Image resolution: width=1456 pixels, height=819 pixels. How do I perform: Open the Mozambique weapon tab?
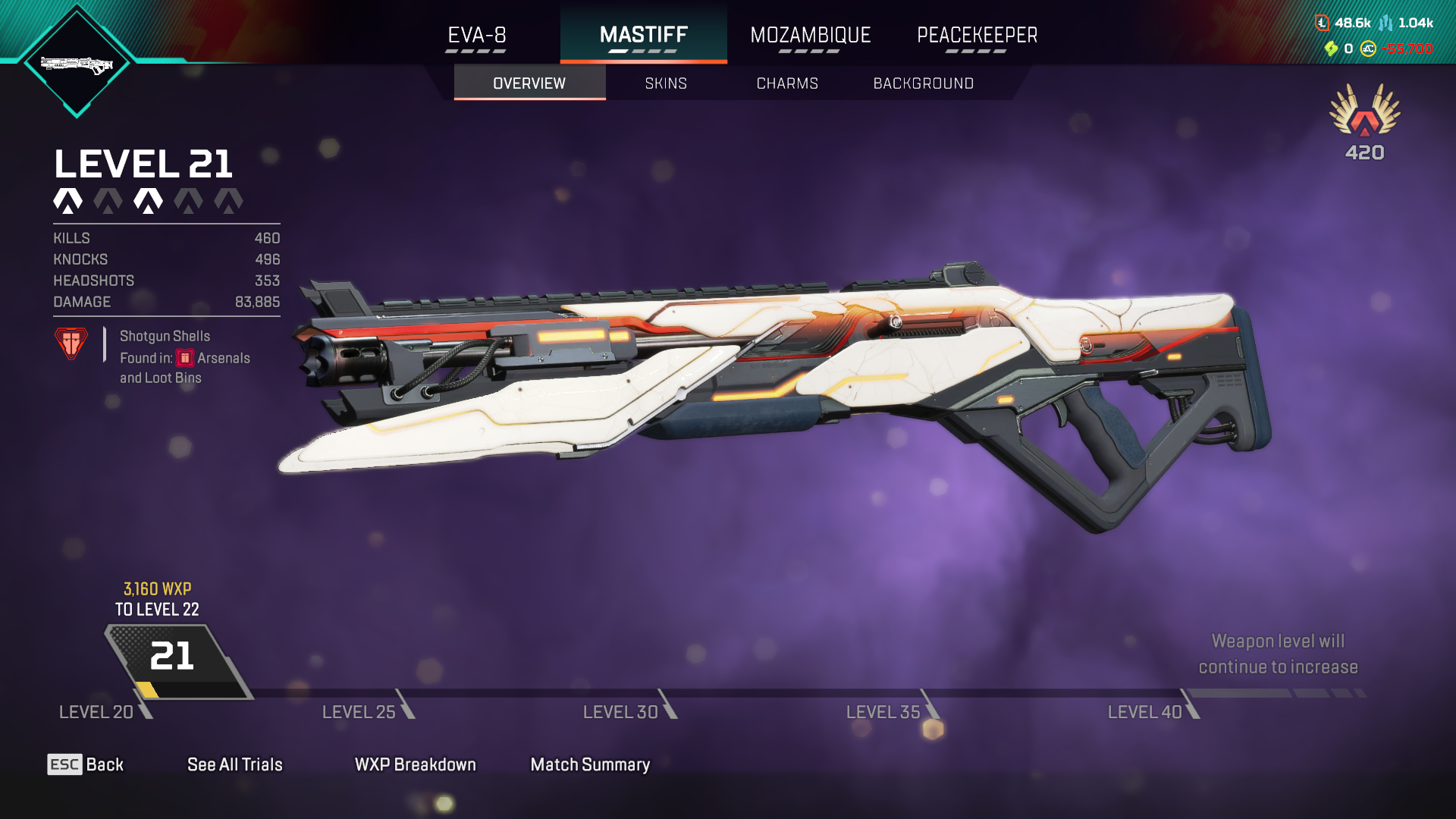810,35
